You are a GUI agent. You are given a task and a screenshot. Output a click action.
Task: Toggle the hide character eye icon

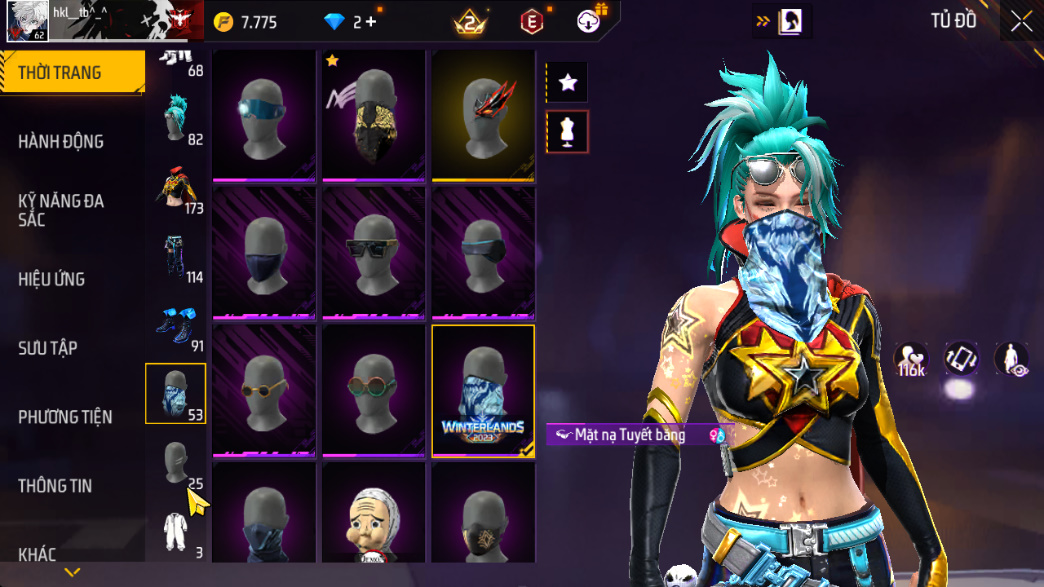point(1011,359)
